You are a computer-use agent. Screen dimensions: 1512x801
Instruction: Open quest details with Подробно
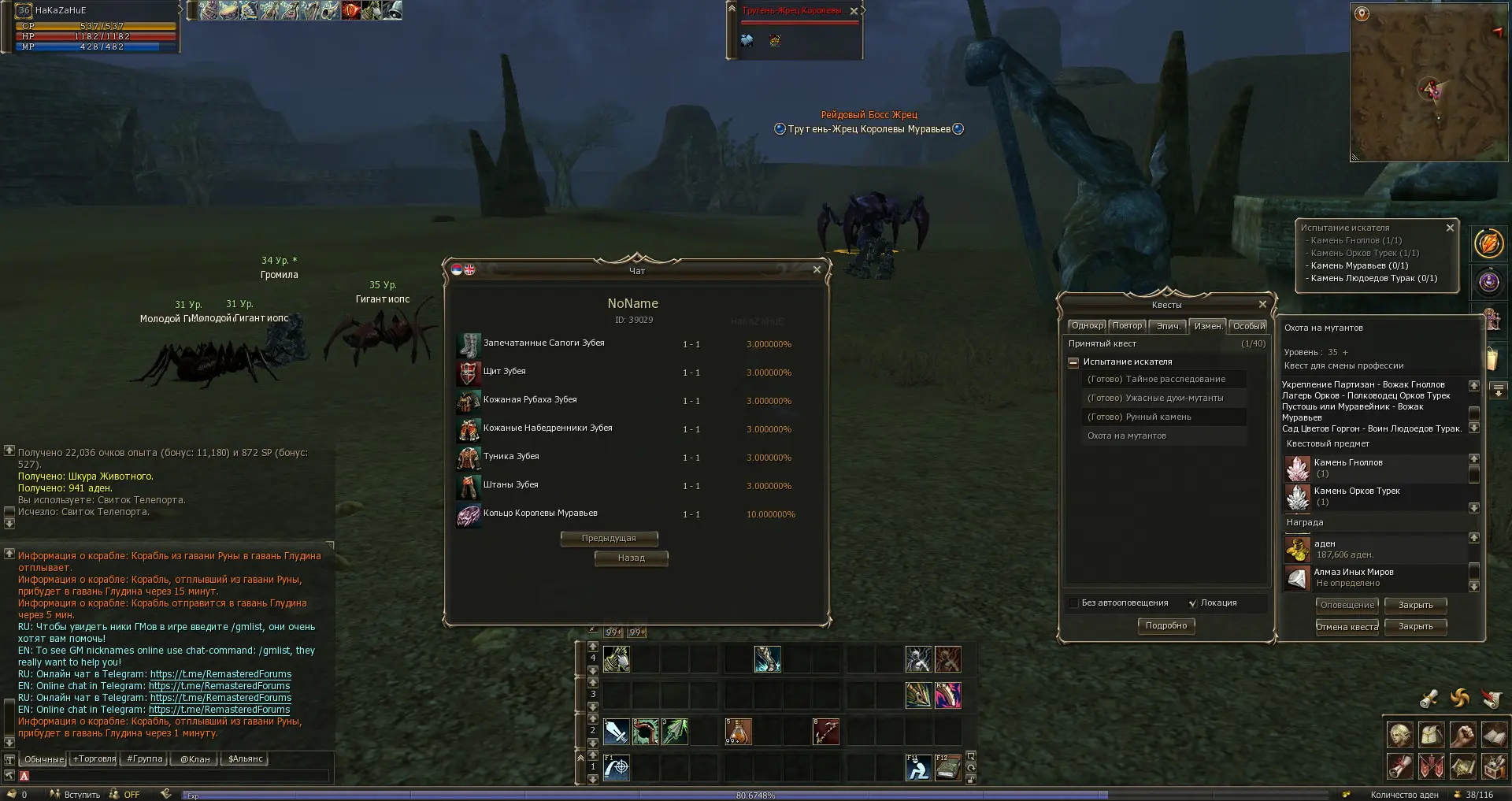pos(1165,626)
